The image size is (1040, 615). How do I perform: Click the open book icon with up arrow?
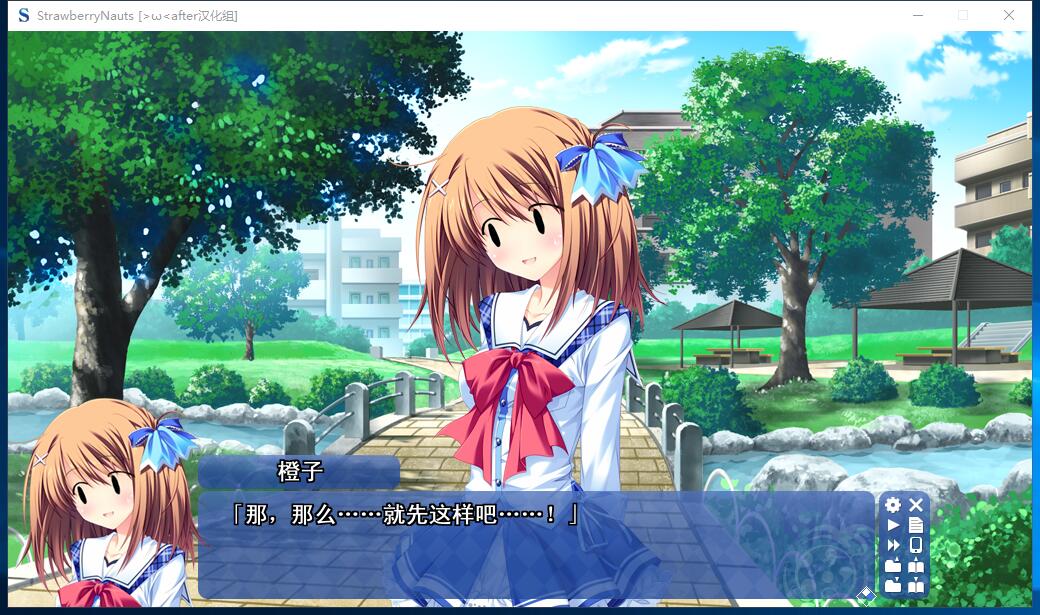(x=916, y=565)
